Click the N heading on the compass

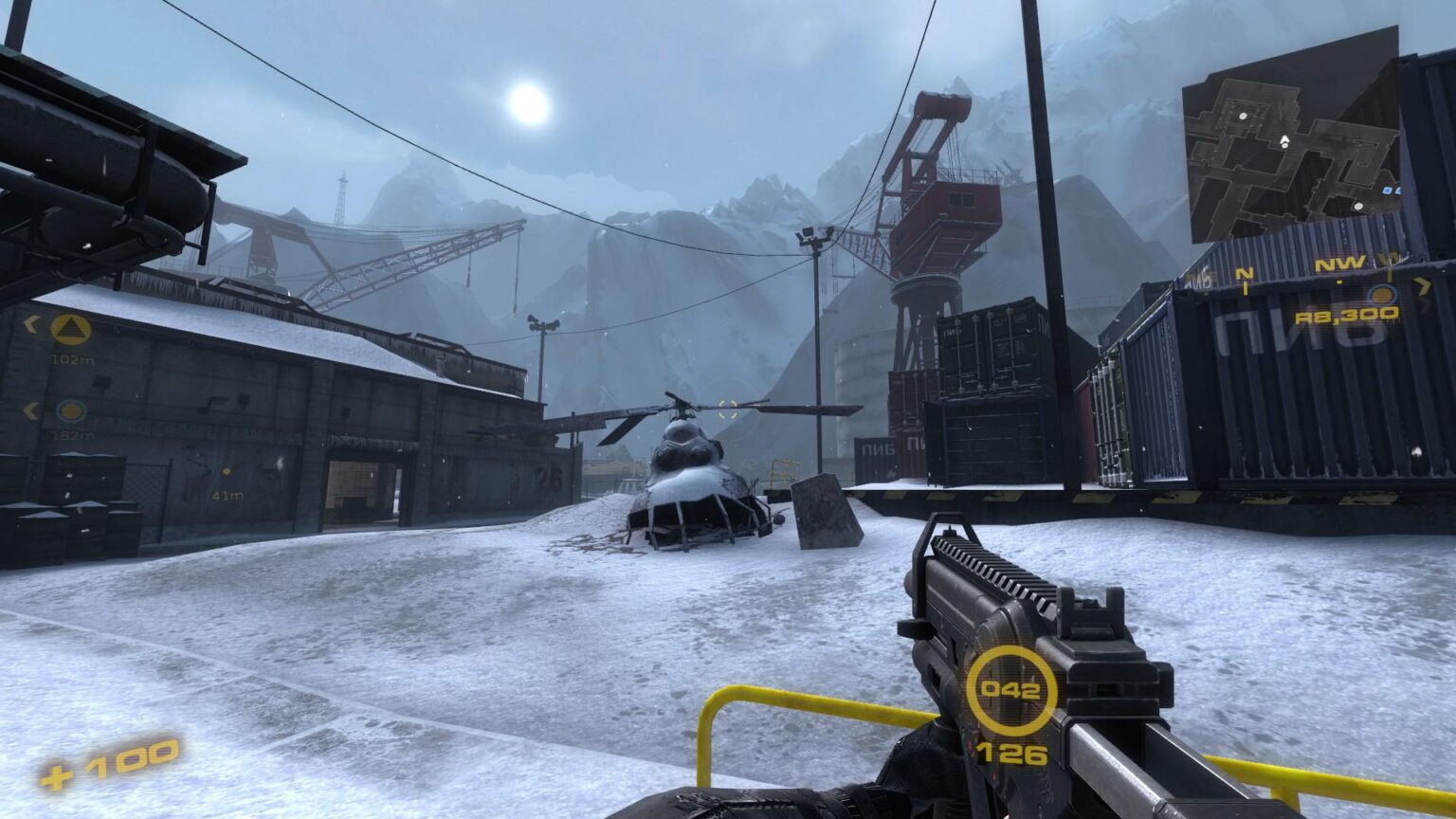pos(1244,272)
